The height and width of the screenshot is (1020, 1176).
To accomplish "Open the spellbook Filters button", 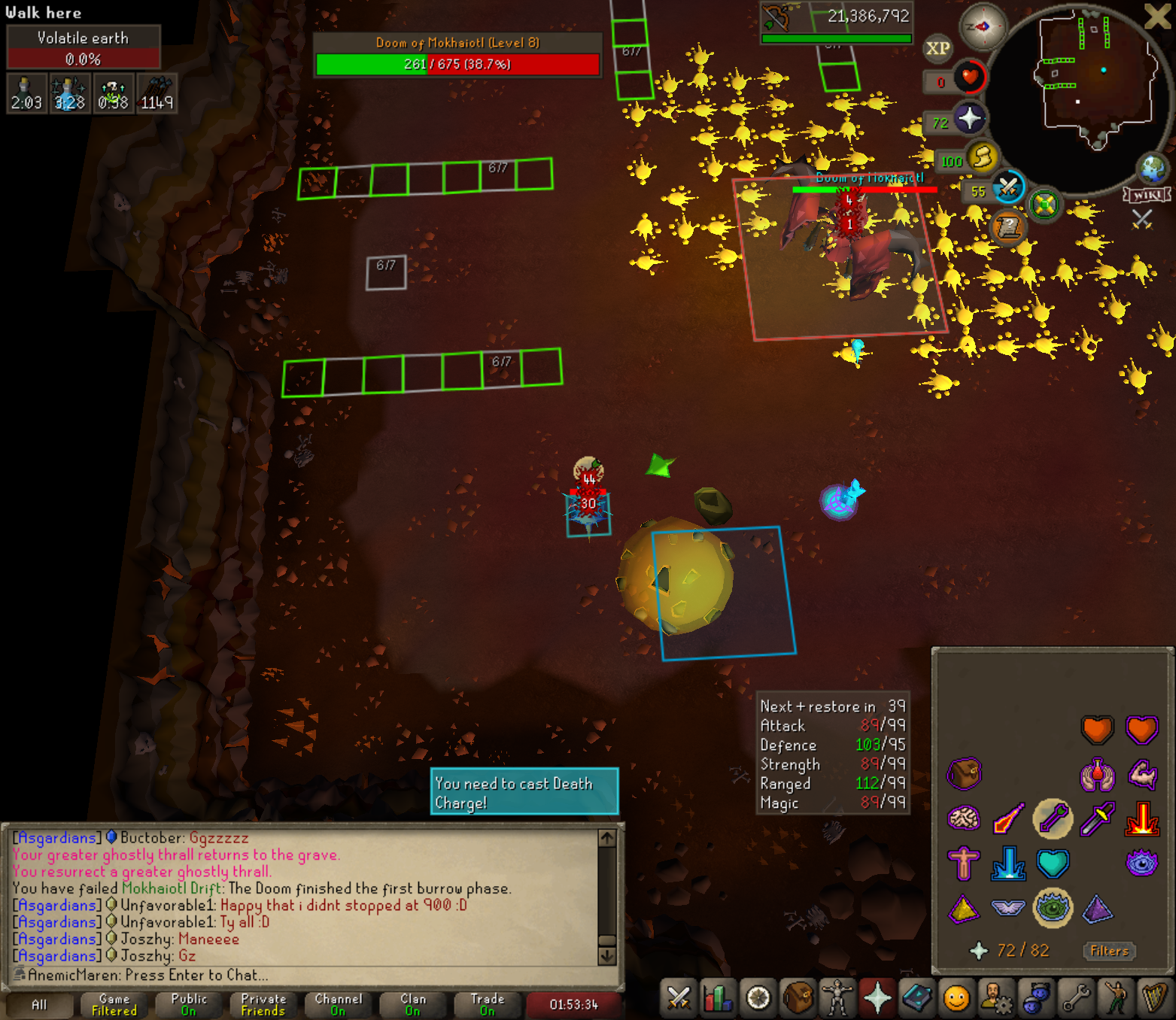I will click(1109, 951).
